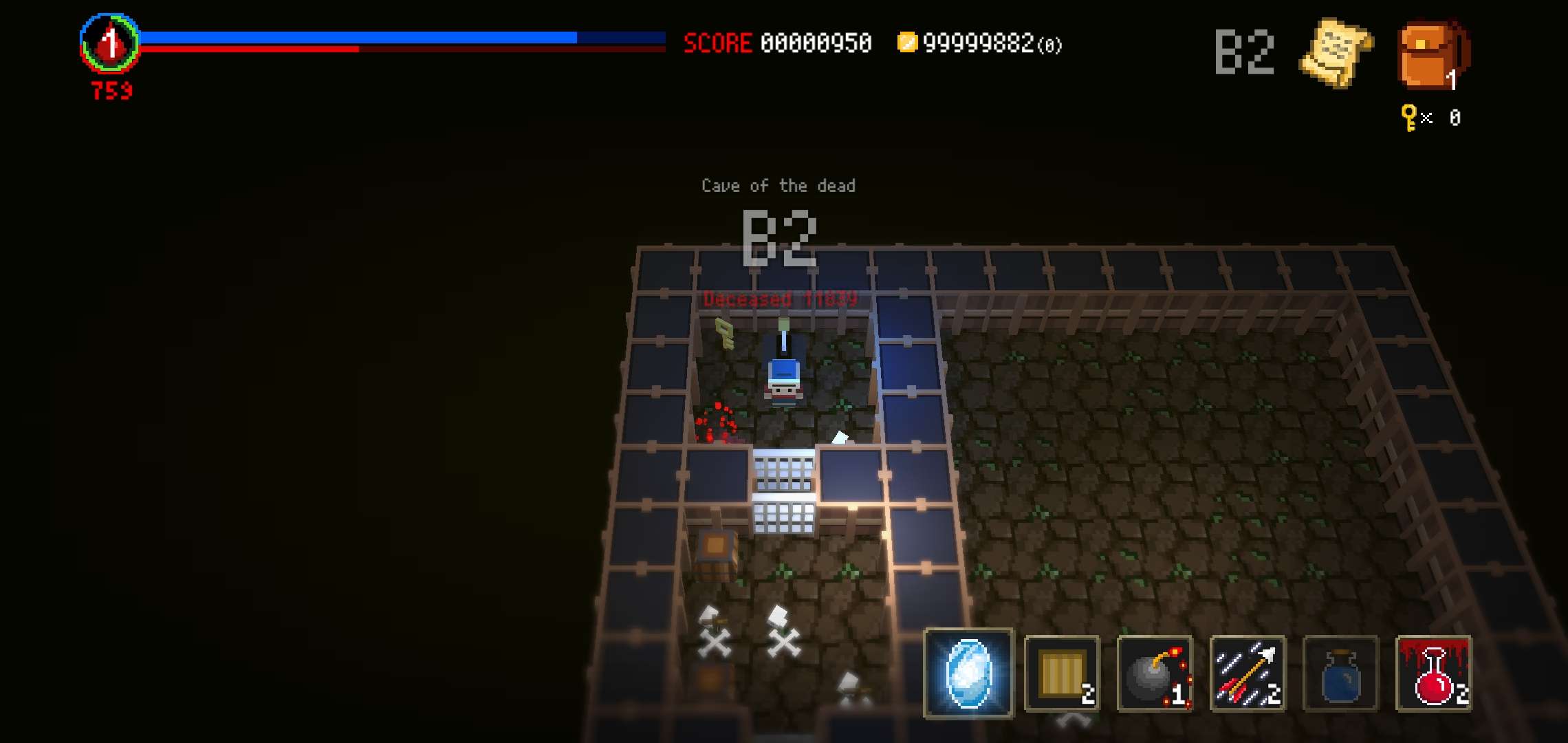Image resolution: width=1568 pixels, height=743 pixels.
Task: Click the Cave of the dead title
Action: coord(777,184)
